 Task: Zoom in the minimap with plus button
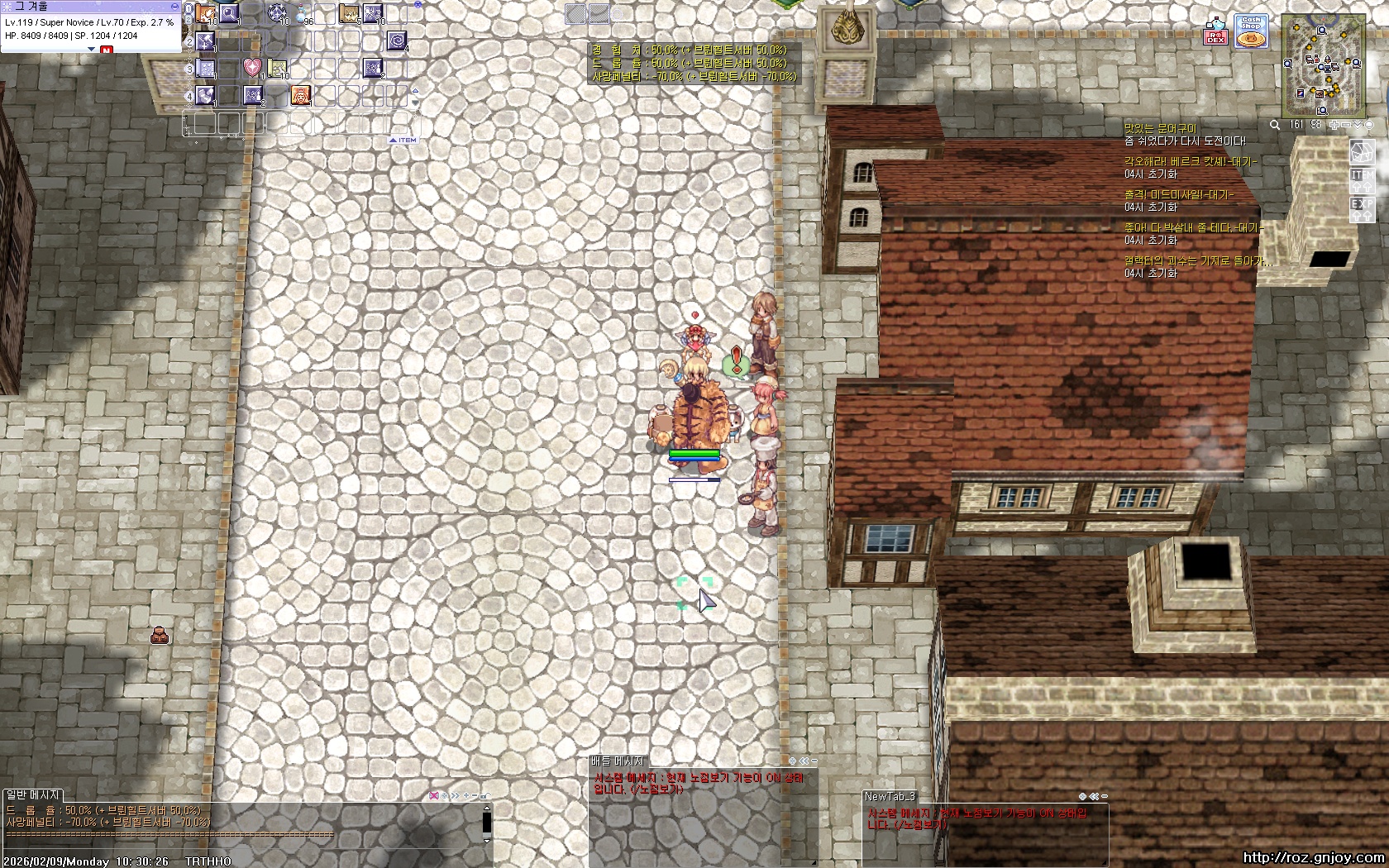(x=1334, y=125)
